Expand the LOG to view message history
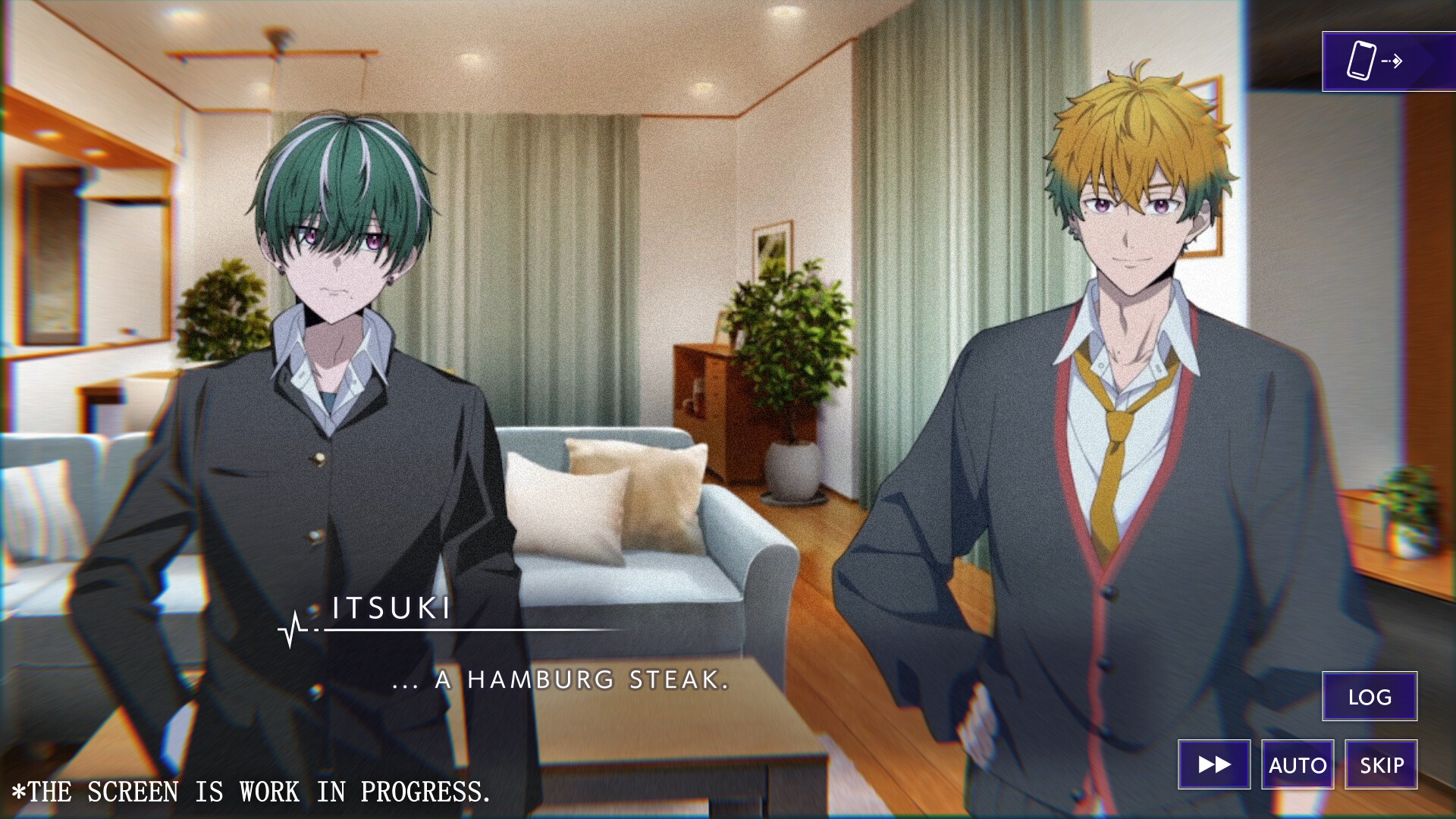Viewport: 1456px width, 819px height. 1370,697
